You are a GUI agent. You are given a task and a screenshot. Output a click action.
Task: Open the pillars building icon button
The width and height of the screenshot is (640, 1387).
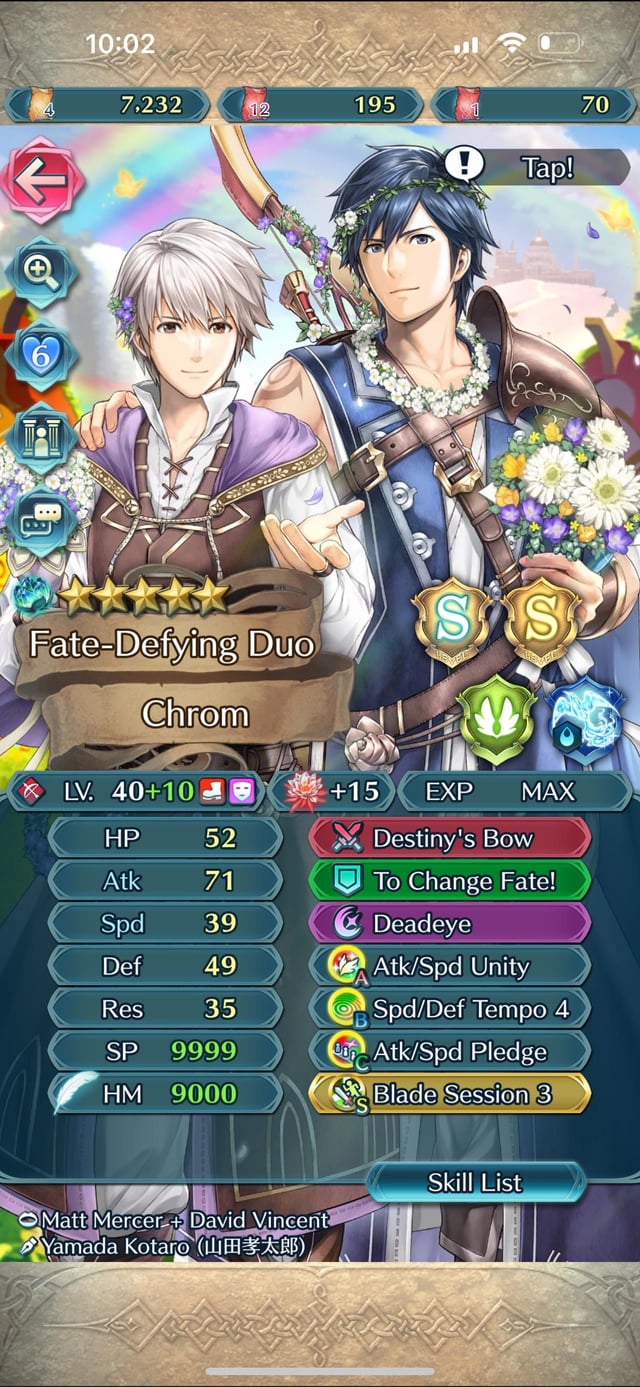[40, 436]
